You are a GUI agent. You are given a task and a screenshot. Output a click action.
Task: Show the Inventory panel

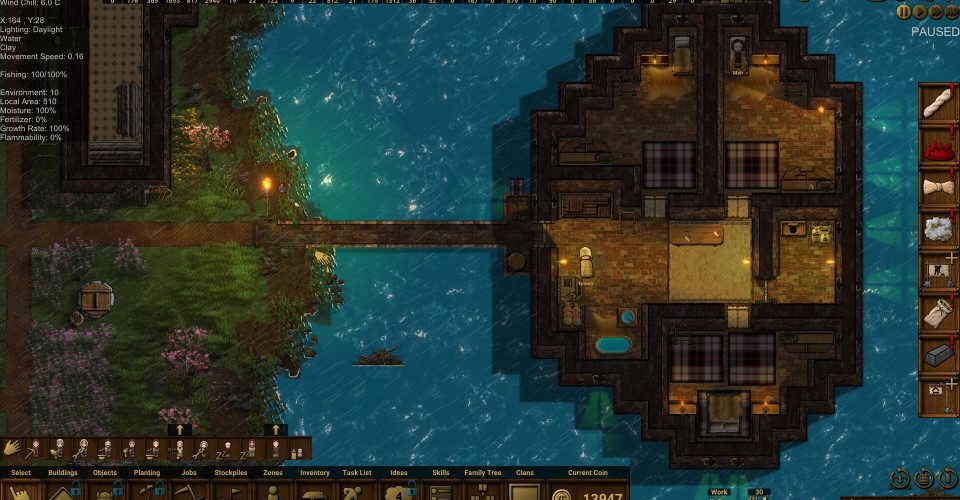point(314,490)
